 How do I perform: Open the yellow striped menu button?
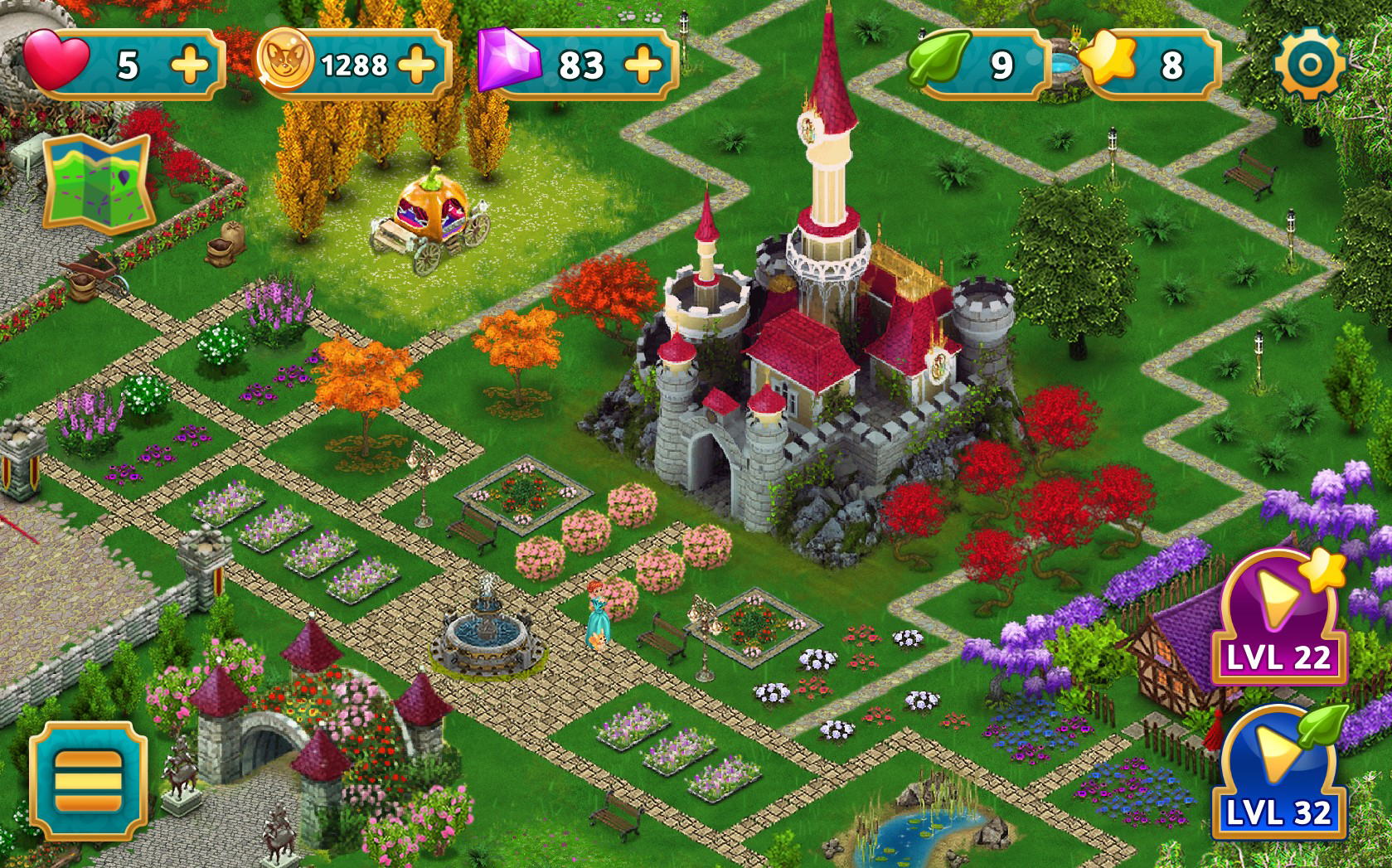pyautogui.click(x=89, y=780)
